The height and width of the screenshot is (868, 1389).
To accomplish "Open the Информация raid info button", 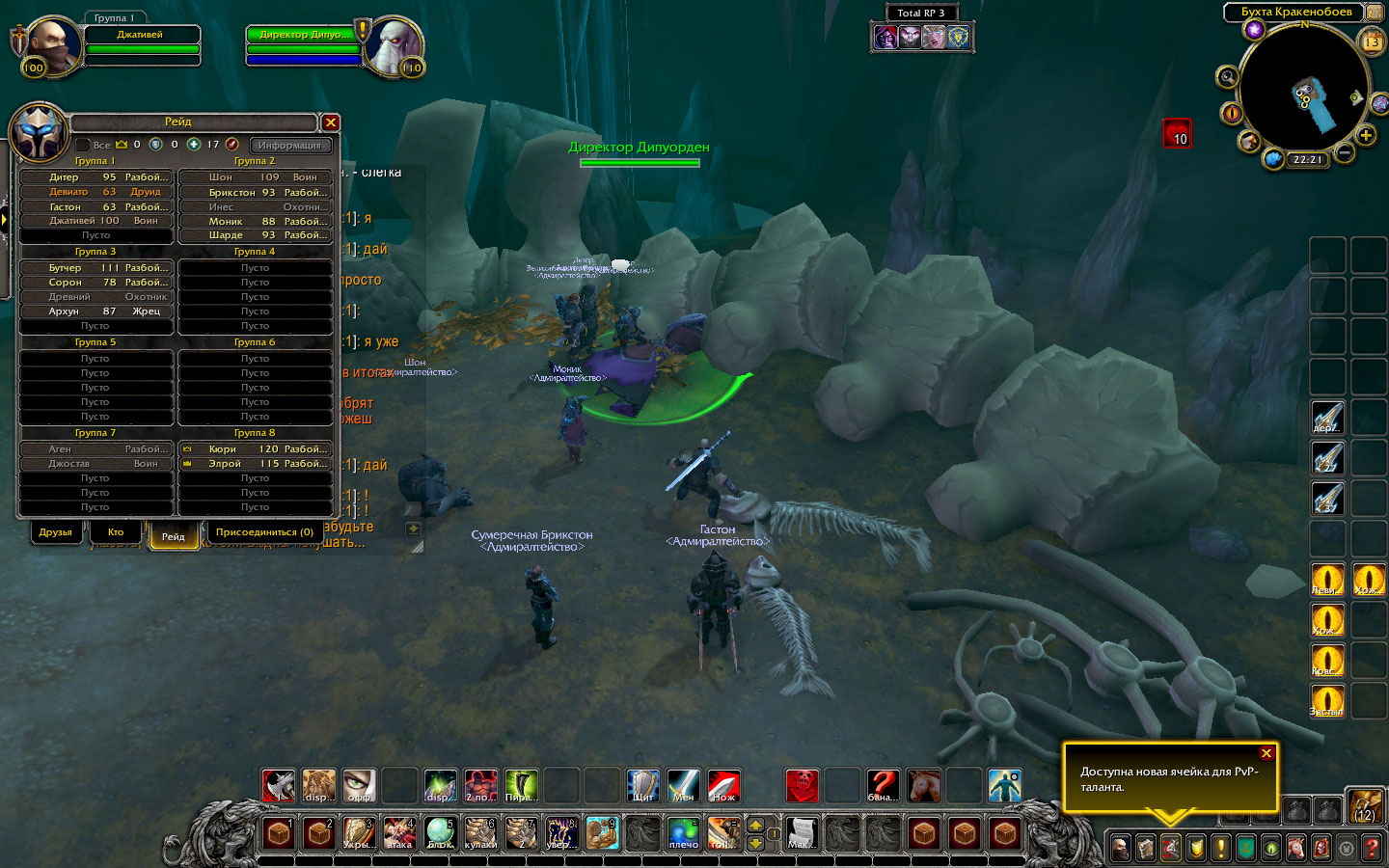I will click(289, 145).
